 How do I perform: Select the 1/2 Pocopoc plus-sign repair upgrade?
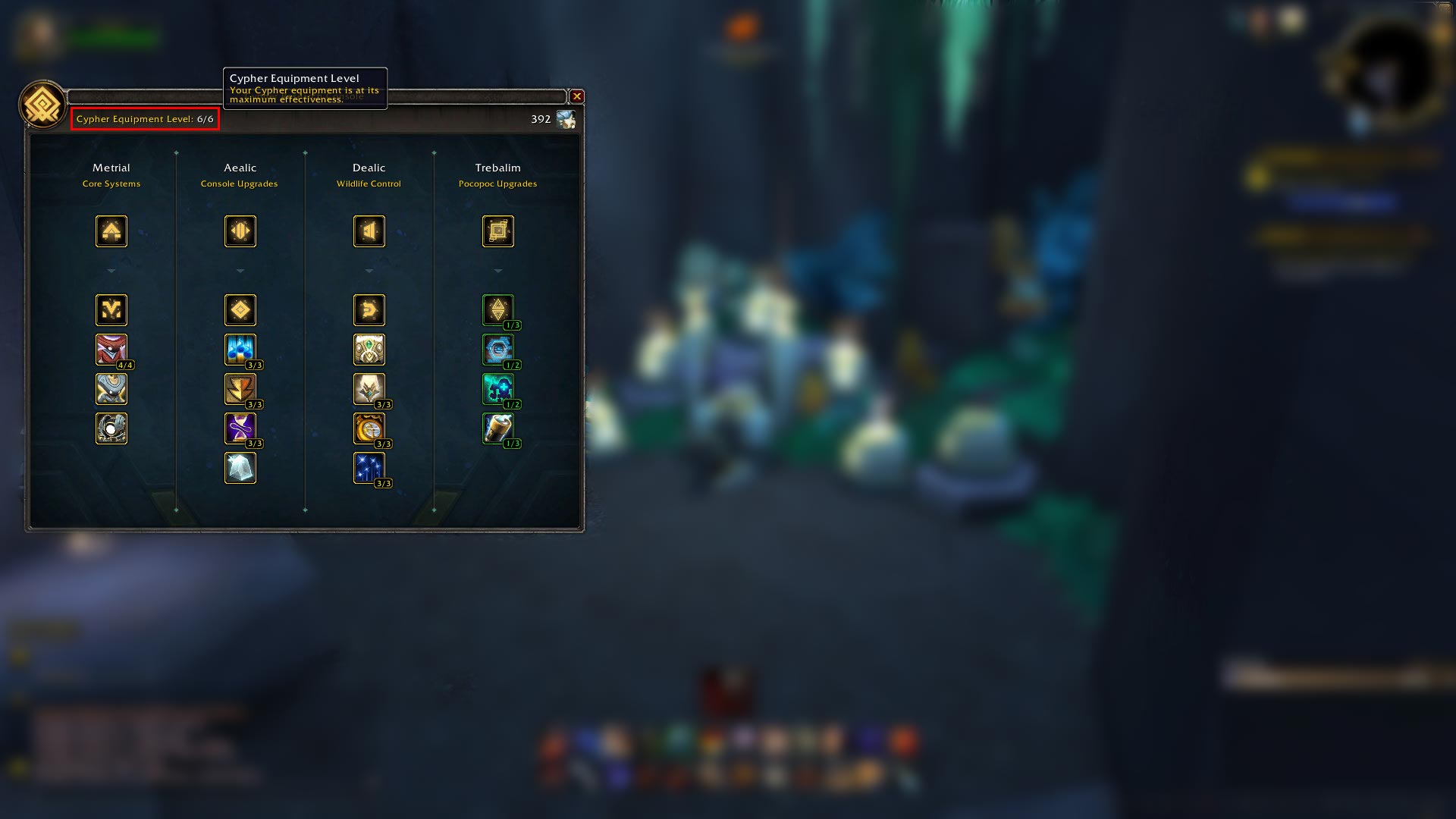click(x=498, y=389)
